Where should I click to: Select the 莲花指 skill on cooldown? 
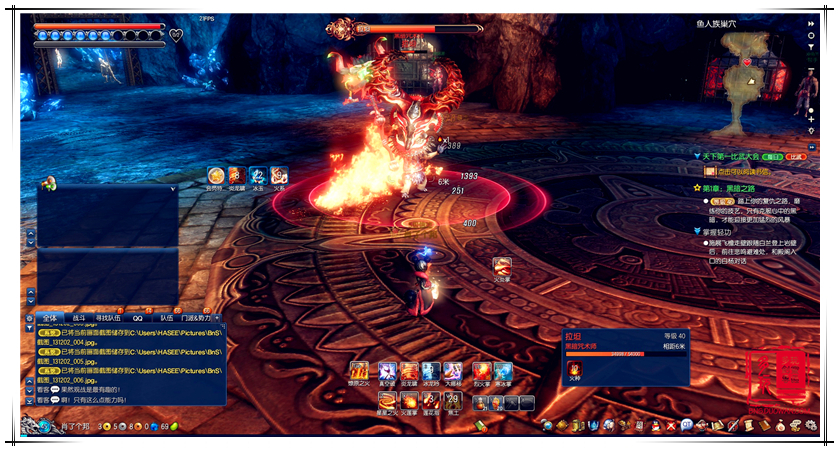pos(431,402)
